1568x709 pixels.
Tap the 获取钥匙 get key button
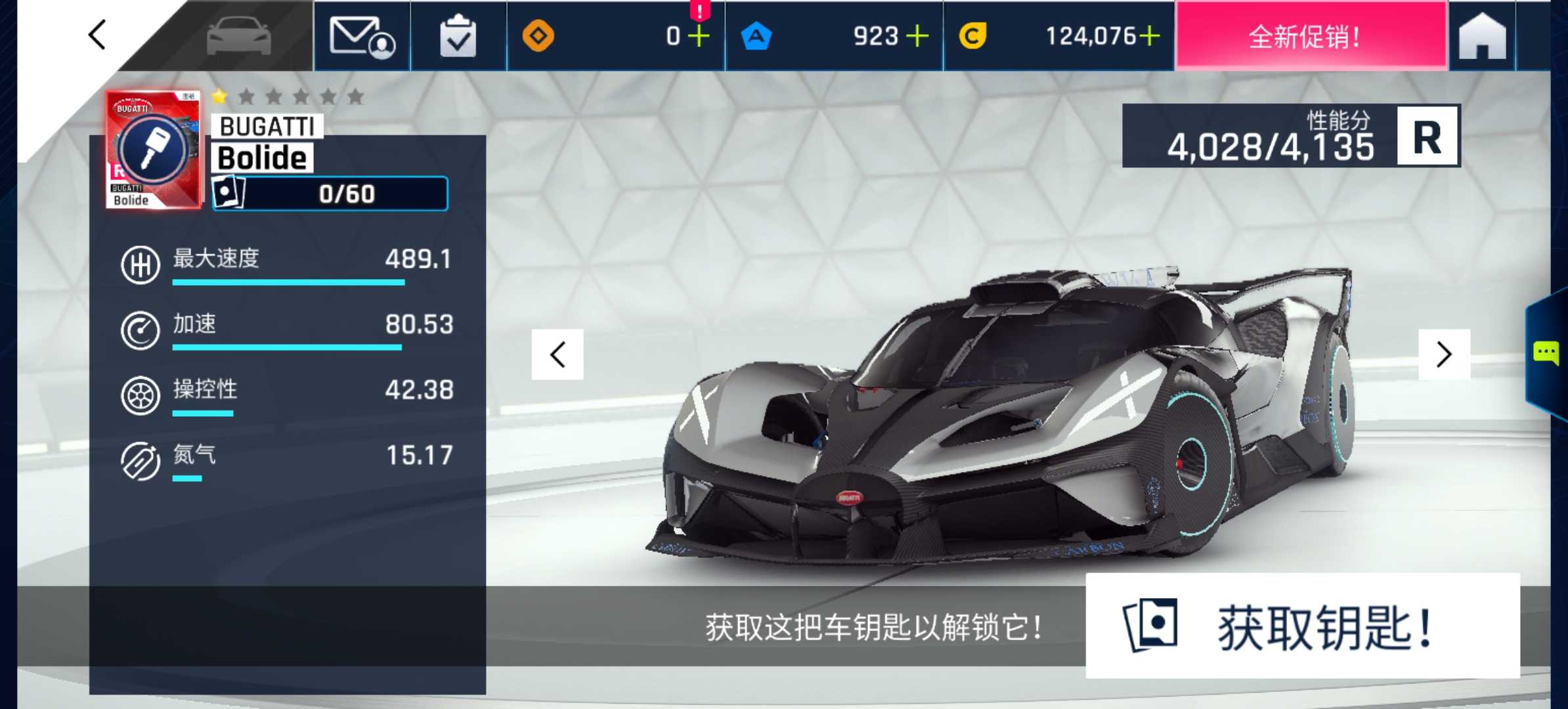pyautogui.click(x=1302, y=626)
